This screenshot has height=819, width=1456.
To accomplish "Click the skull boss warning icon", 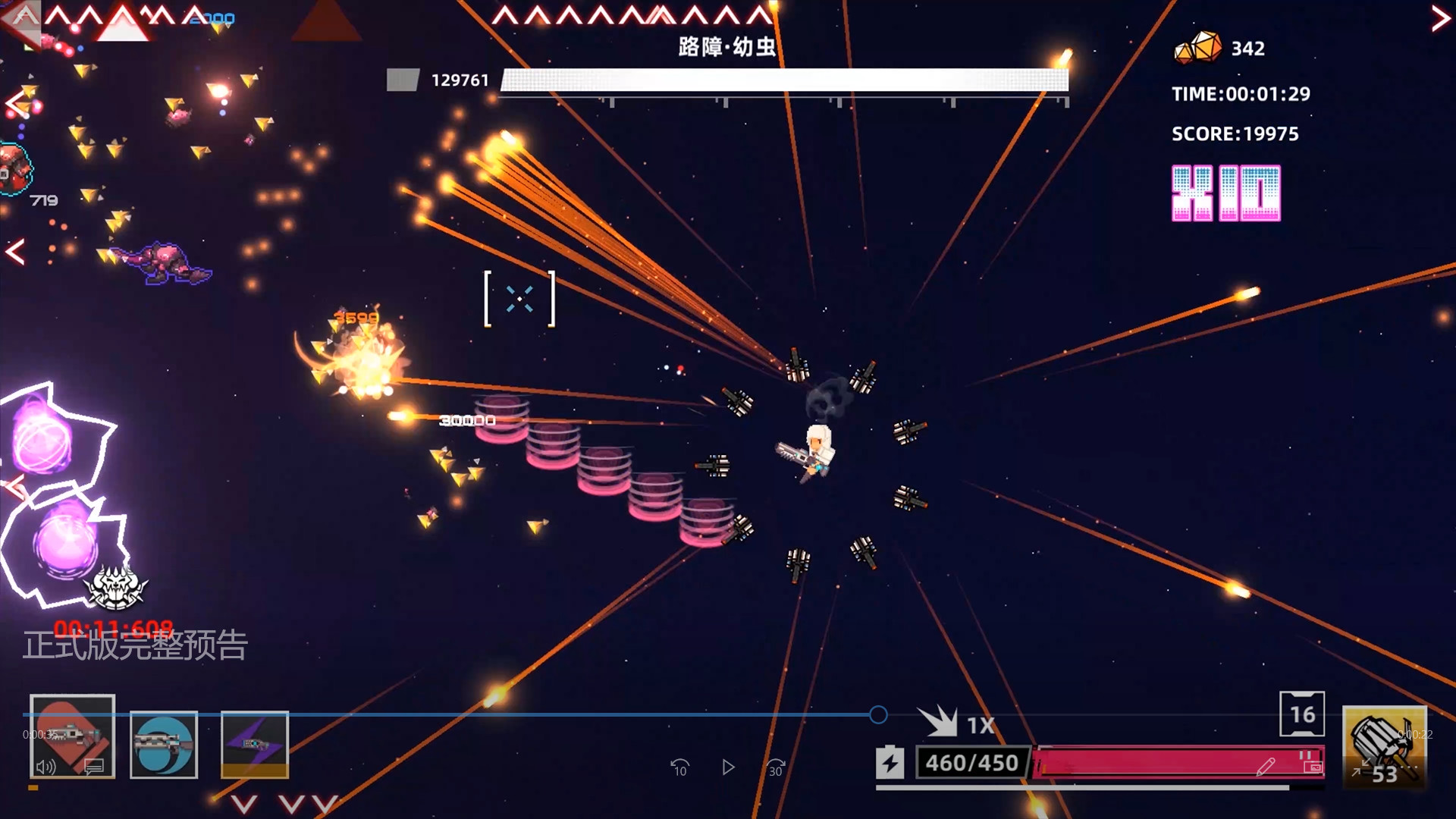I will (x=115, y=588).
